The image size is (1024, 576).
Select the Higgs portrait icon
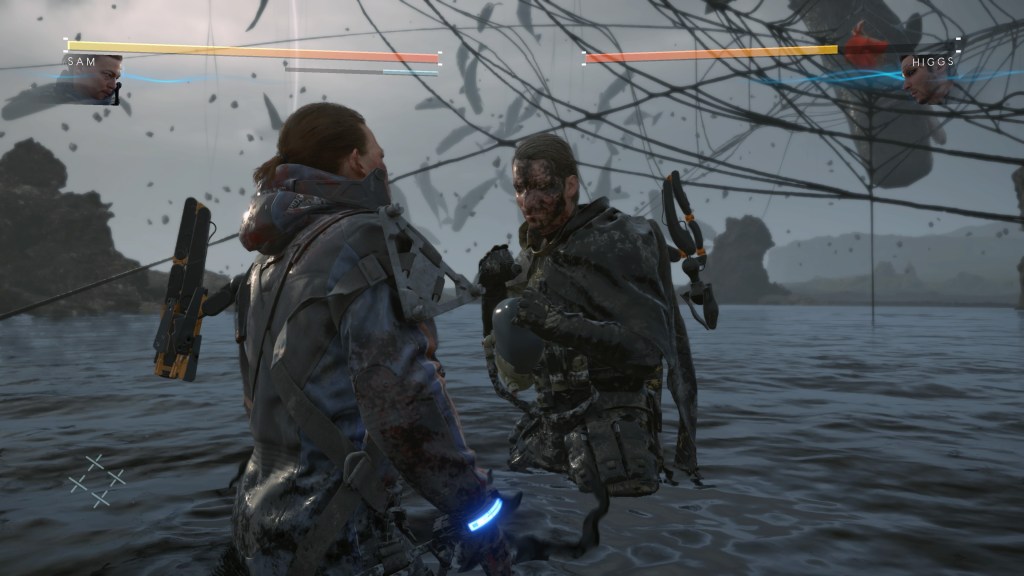927,80
